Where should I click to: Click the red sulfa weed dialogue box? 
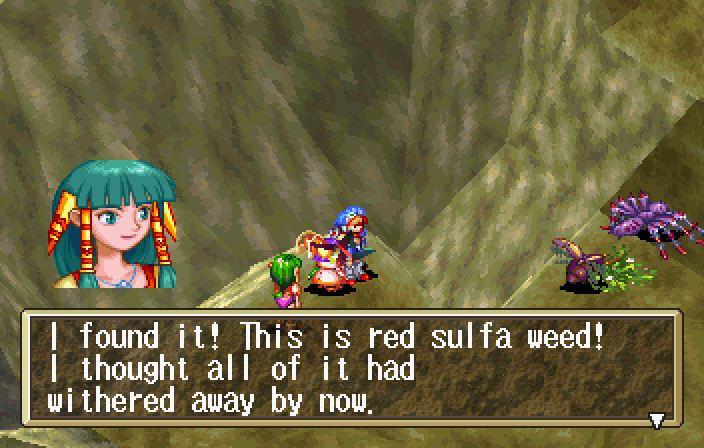point(350,370)
